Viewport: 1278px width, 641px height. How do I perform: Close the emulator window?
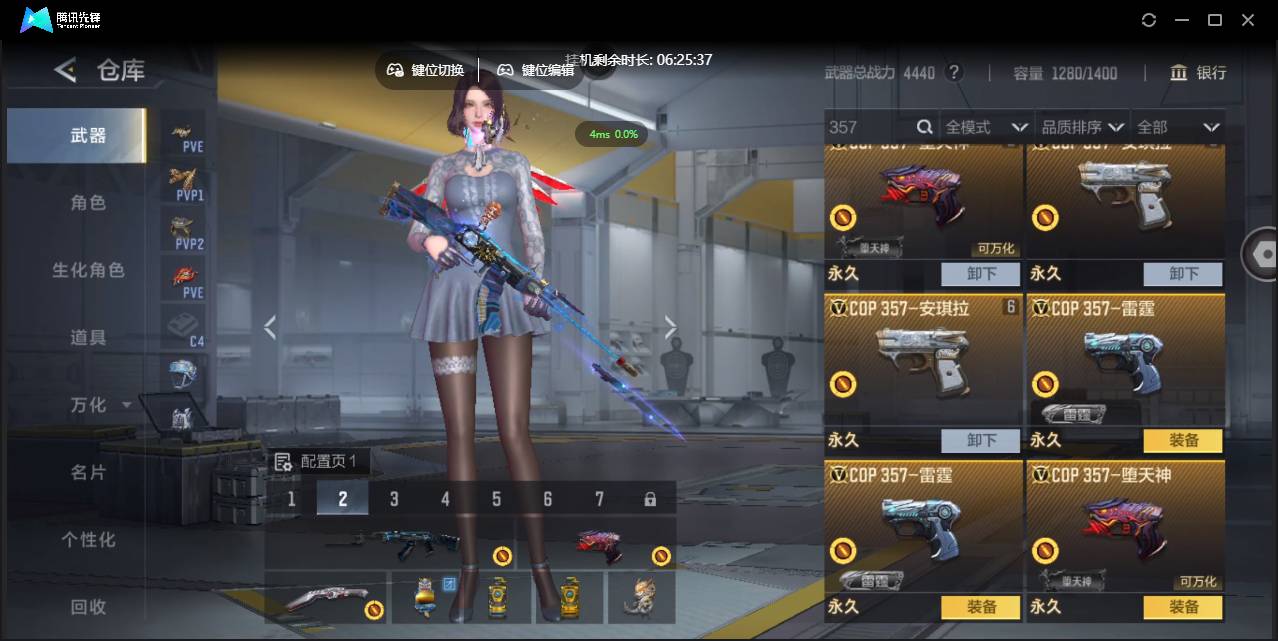click(x=1248, y=20)
